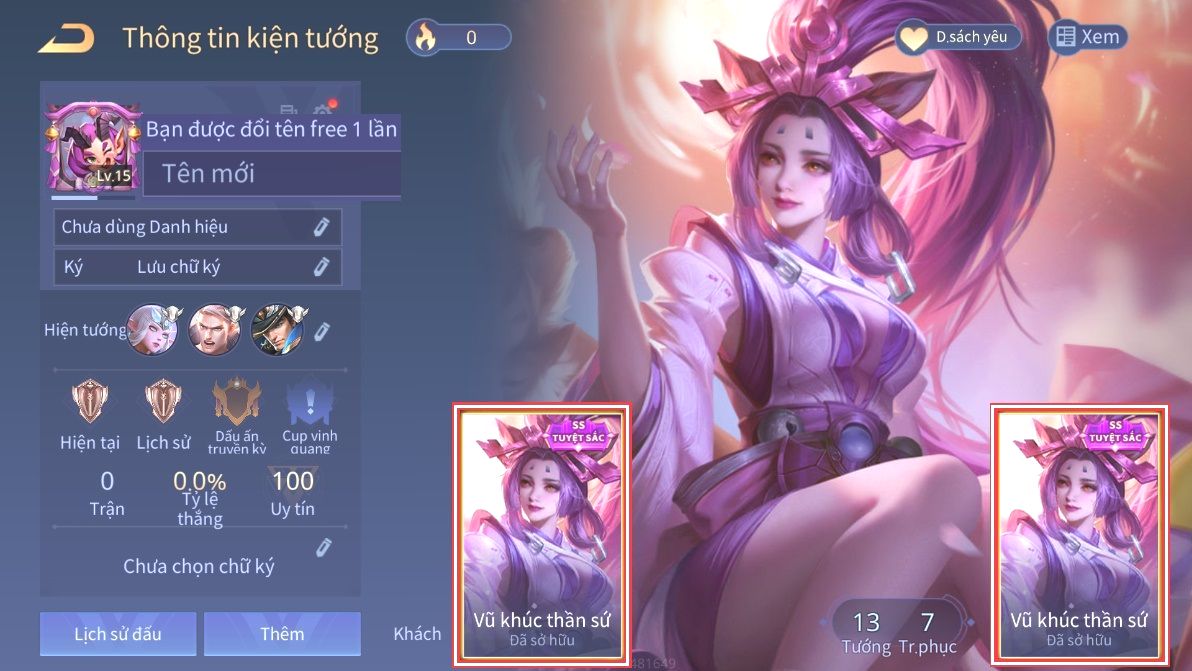
Task: Open the Tr.phục skin count
Action: 927,632
